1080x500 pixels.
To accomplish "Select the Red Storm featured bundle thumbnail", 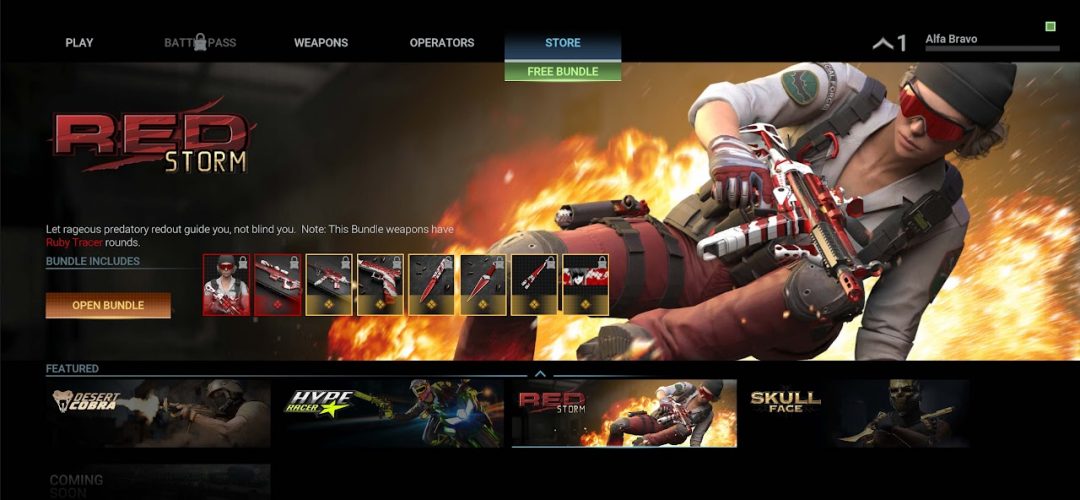I will 624,413.
